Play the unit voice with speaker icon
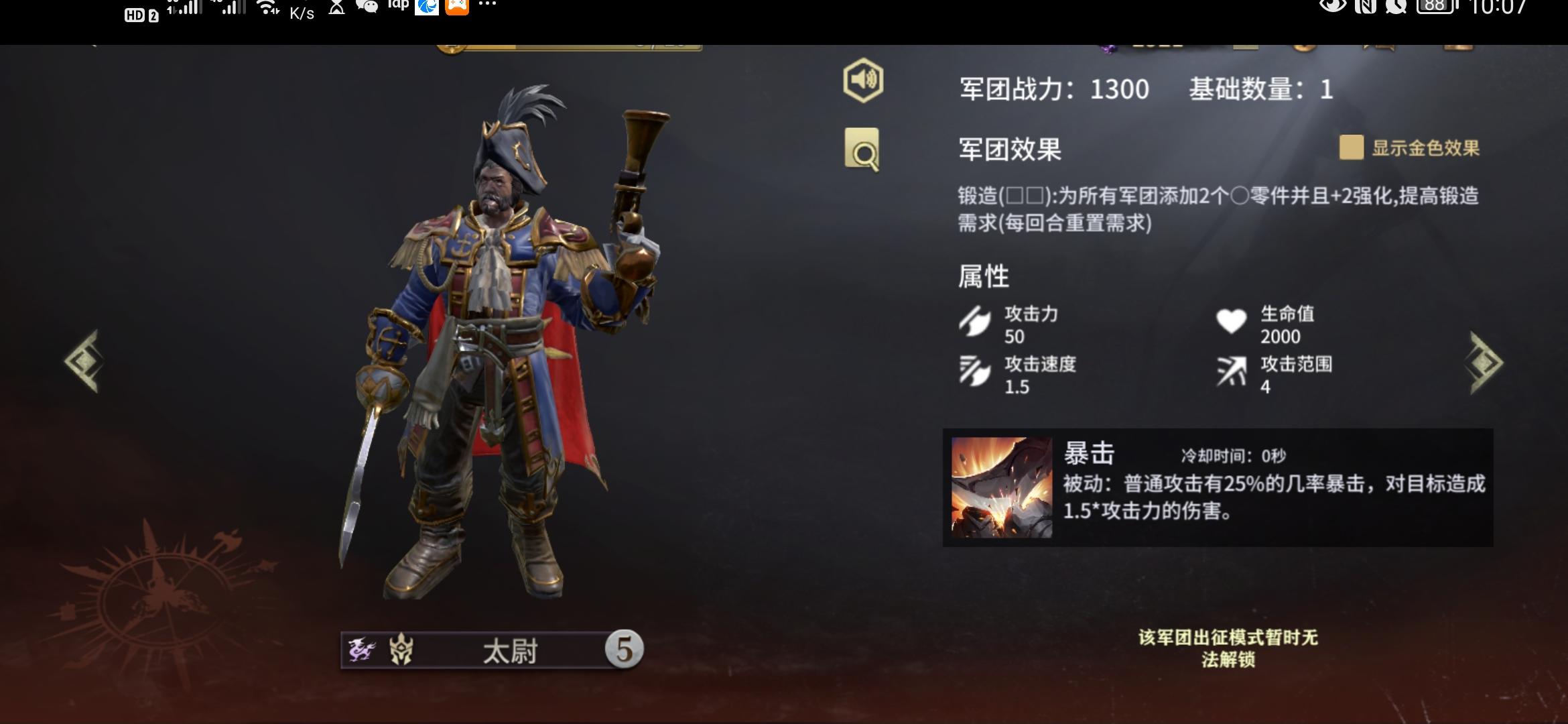1568x724 pixels. click(863, 80)
